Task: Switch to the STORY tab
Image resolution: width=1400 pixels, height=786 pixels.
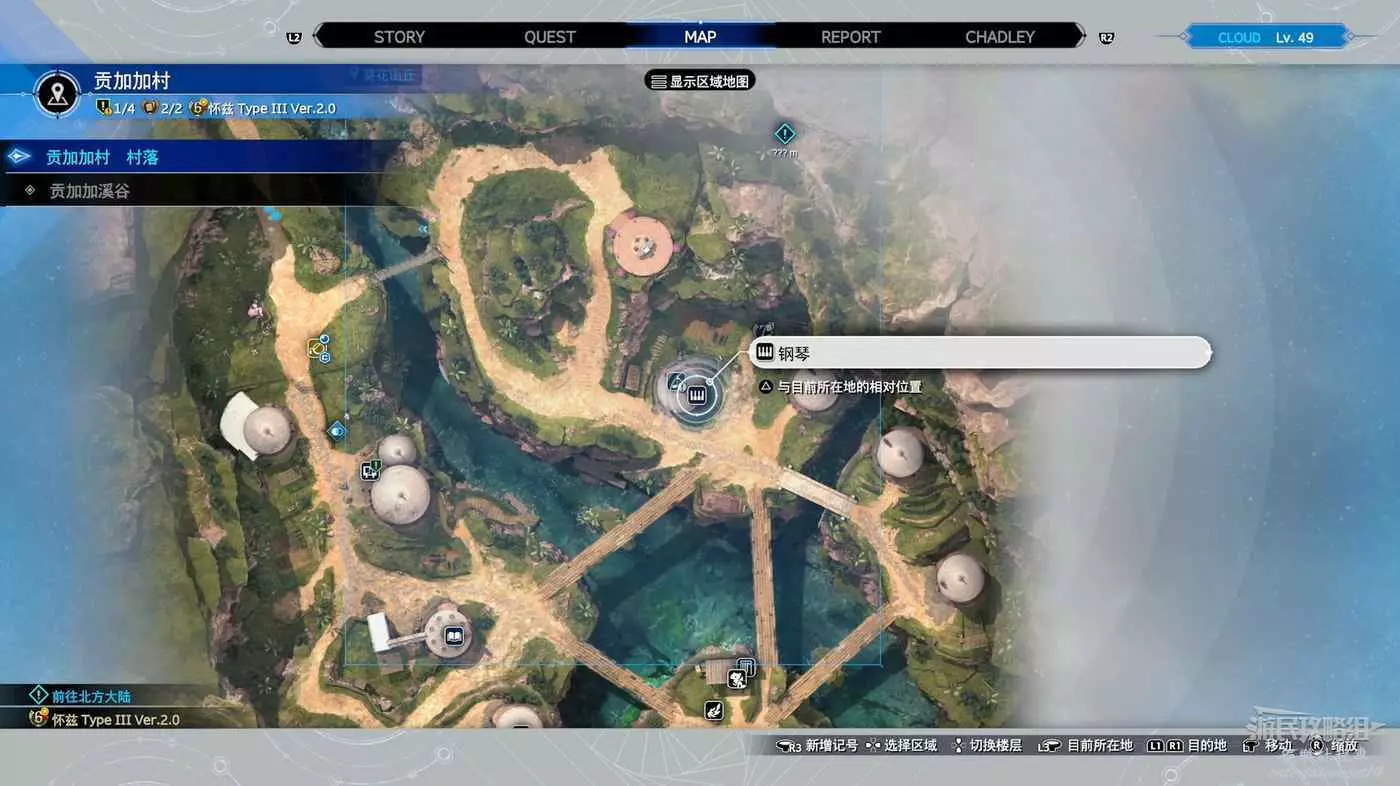Action: [x=399, y=37]
